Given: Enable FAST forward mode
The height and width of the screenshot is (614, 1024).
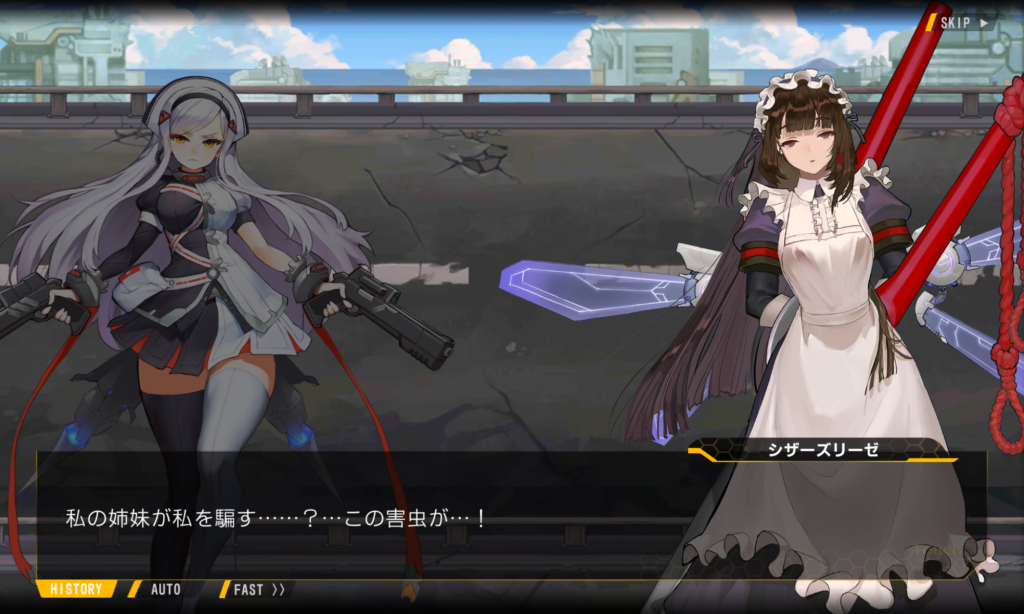Looking at the screenshot, I should pyautogui.click(x=258, y=590).
